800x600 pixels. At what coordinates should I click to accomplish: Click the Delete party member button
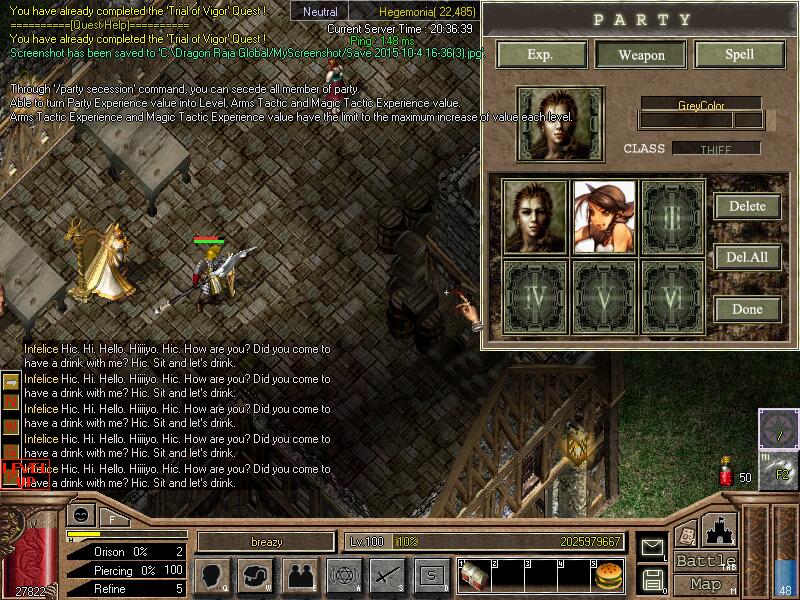pyautogui.click(x=747, y=206)
